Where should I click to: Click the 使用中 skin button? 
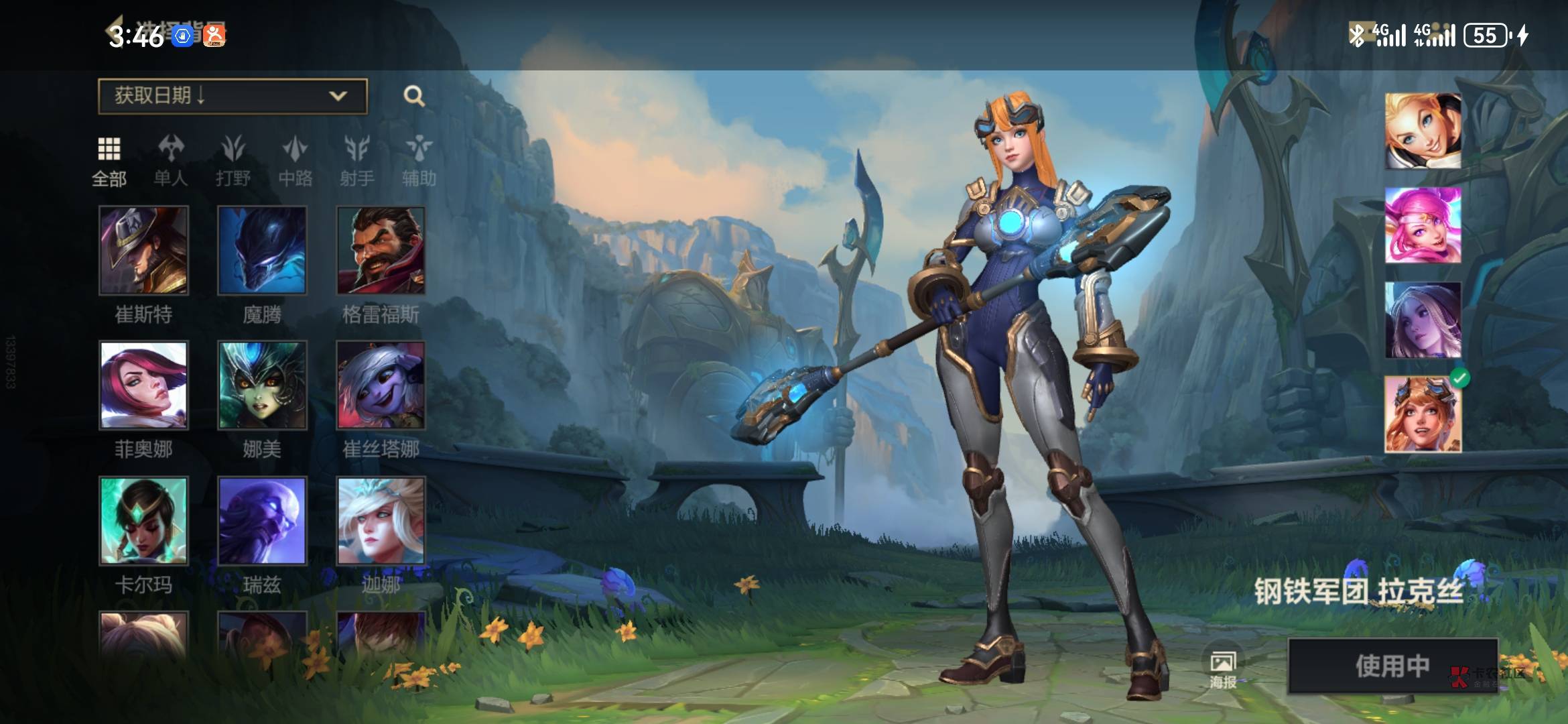(1392, 666)
